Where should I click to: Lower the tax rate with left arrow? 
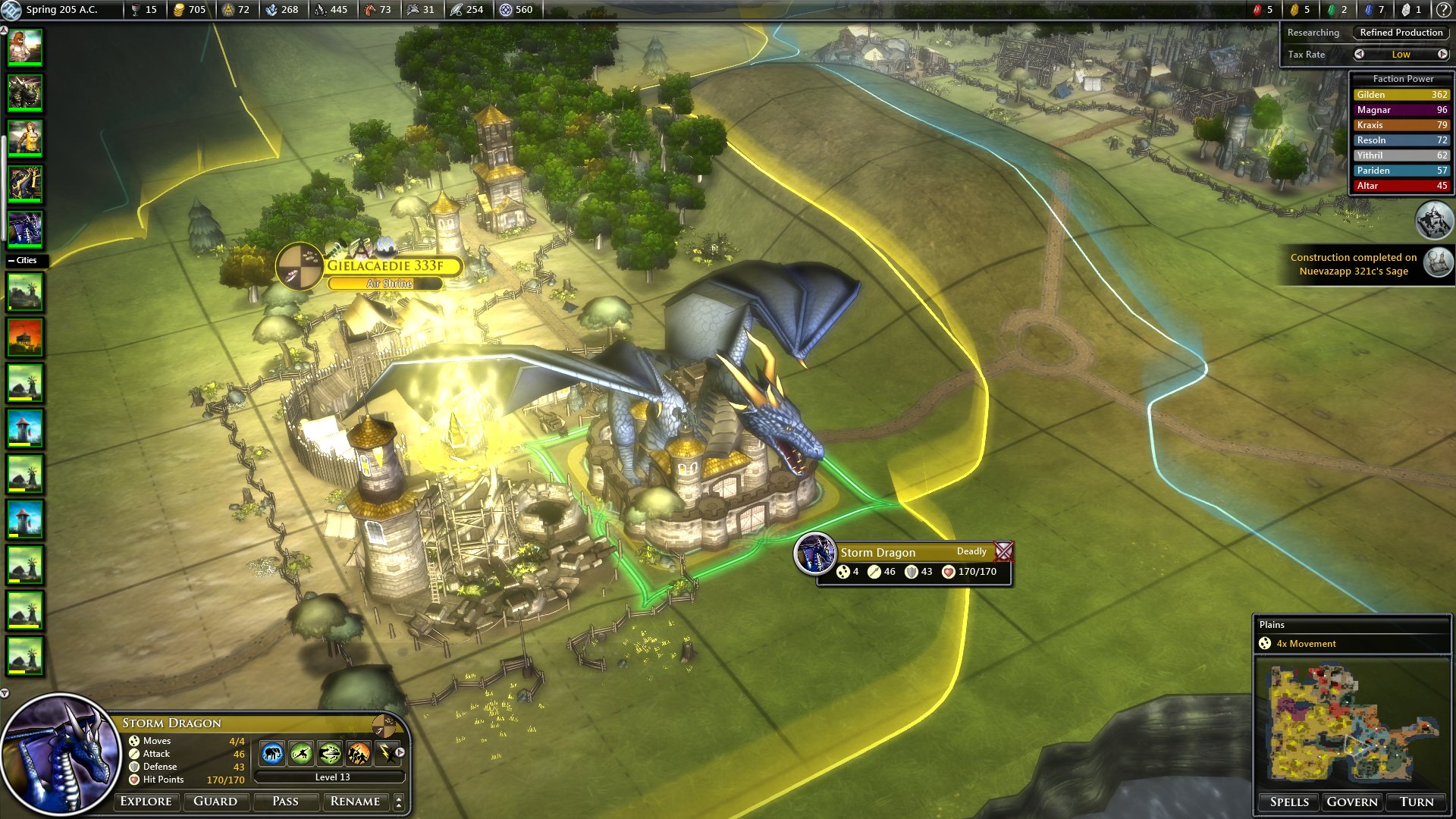pyautogui.click(x=1359, y=54)
